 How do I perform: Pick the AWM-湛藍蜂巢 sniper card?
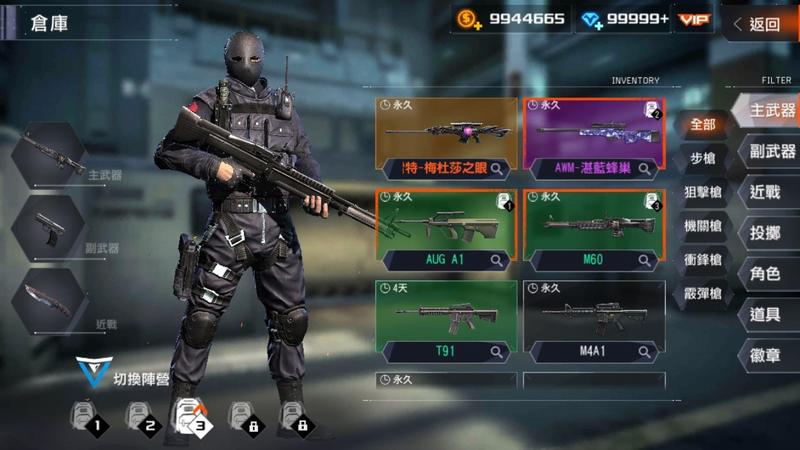pos(594,135)
